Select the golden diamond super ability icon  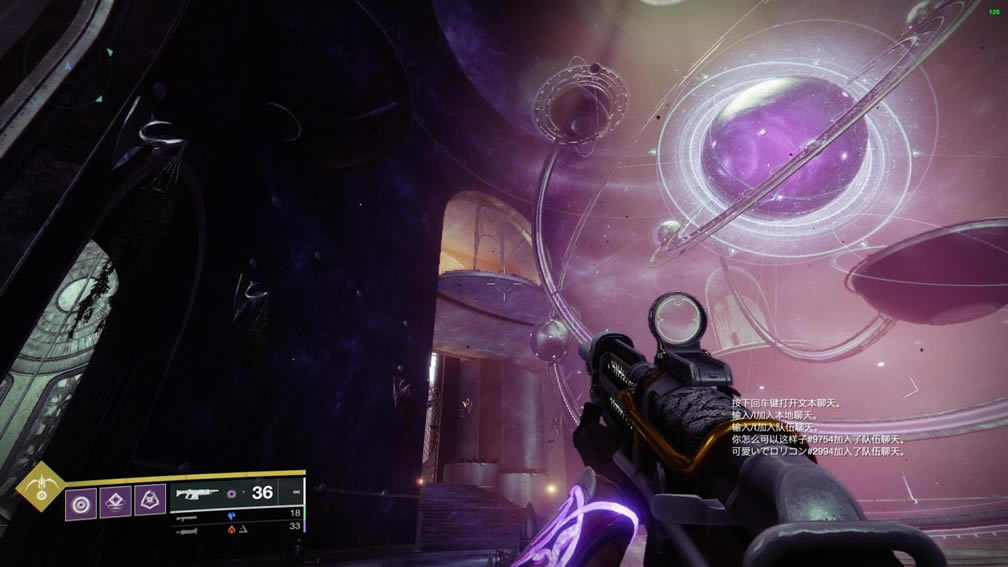42,487
